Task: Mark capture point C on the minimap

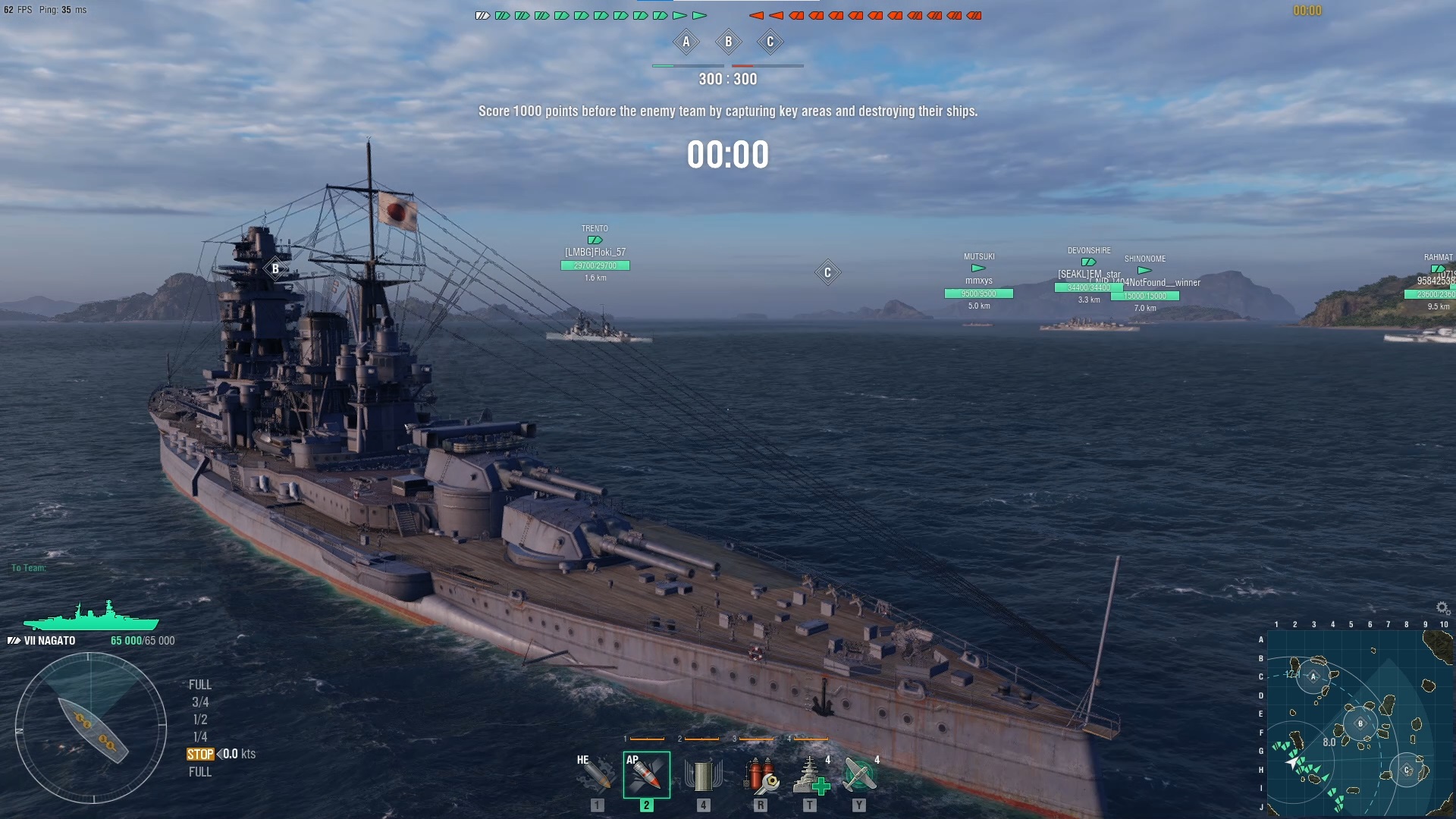Action: click(x=1407, y=770)
